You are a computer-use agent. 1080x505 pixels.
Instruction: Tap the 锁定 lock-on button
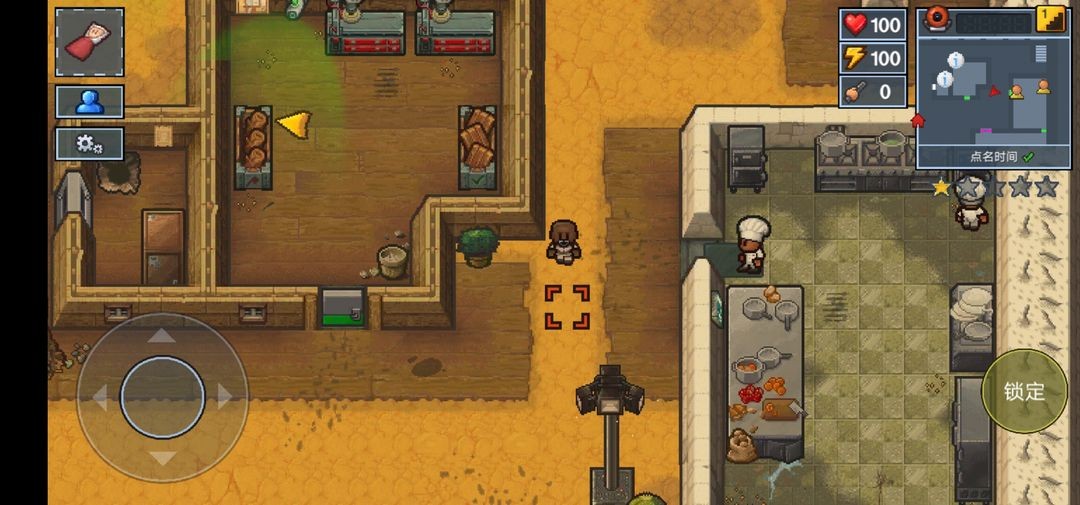pos(1024,391)
